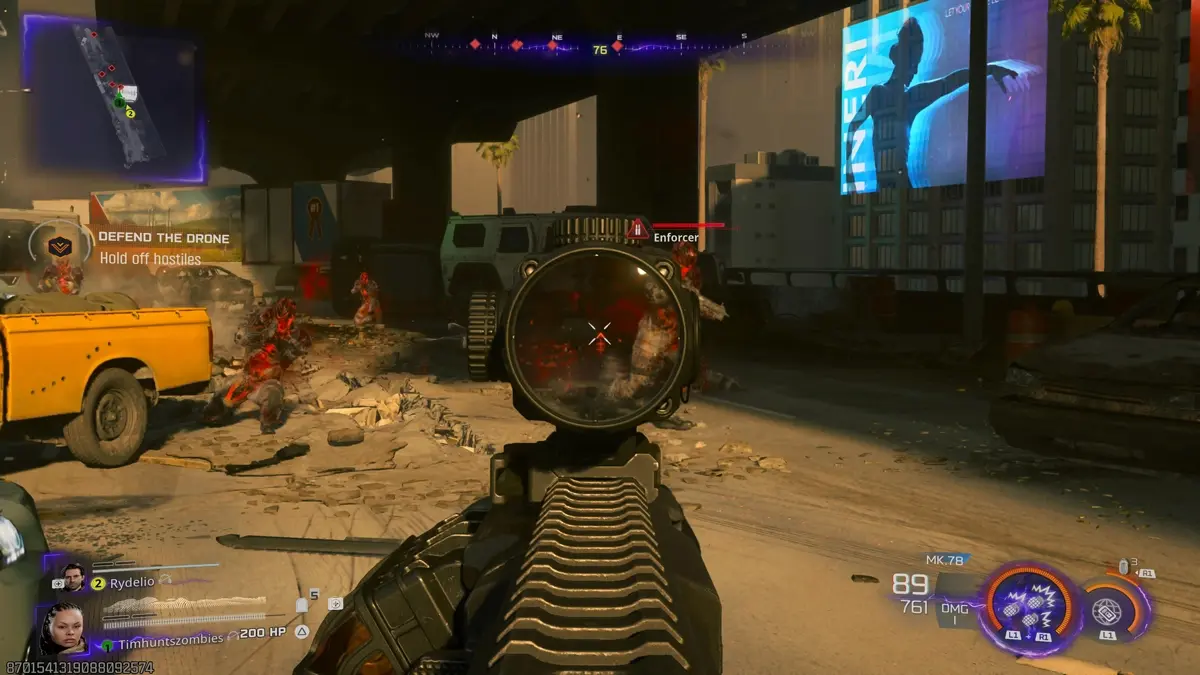Screen dimensions: 1200x675
Task: Use the globe field upgrade icon
Action: [x=1107, y=609]
